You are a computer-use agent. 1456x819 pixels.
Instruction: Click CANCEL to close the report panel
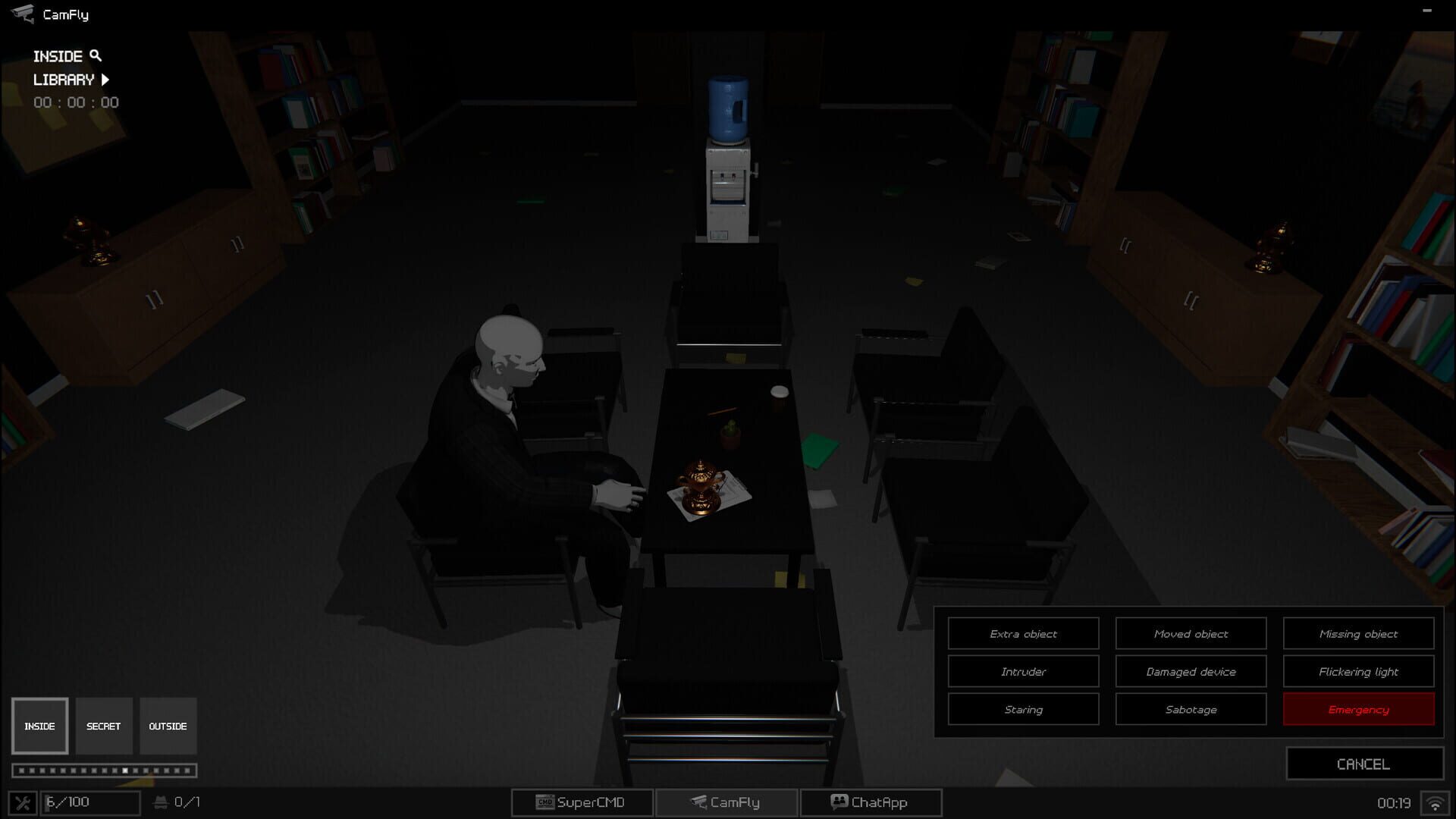pyautogui.click(x=1363, y=764)
